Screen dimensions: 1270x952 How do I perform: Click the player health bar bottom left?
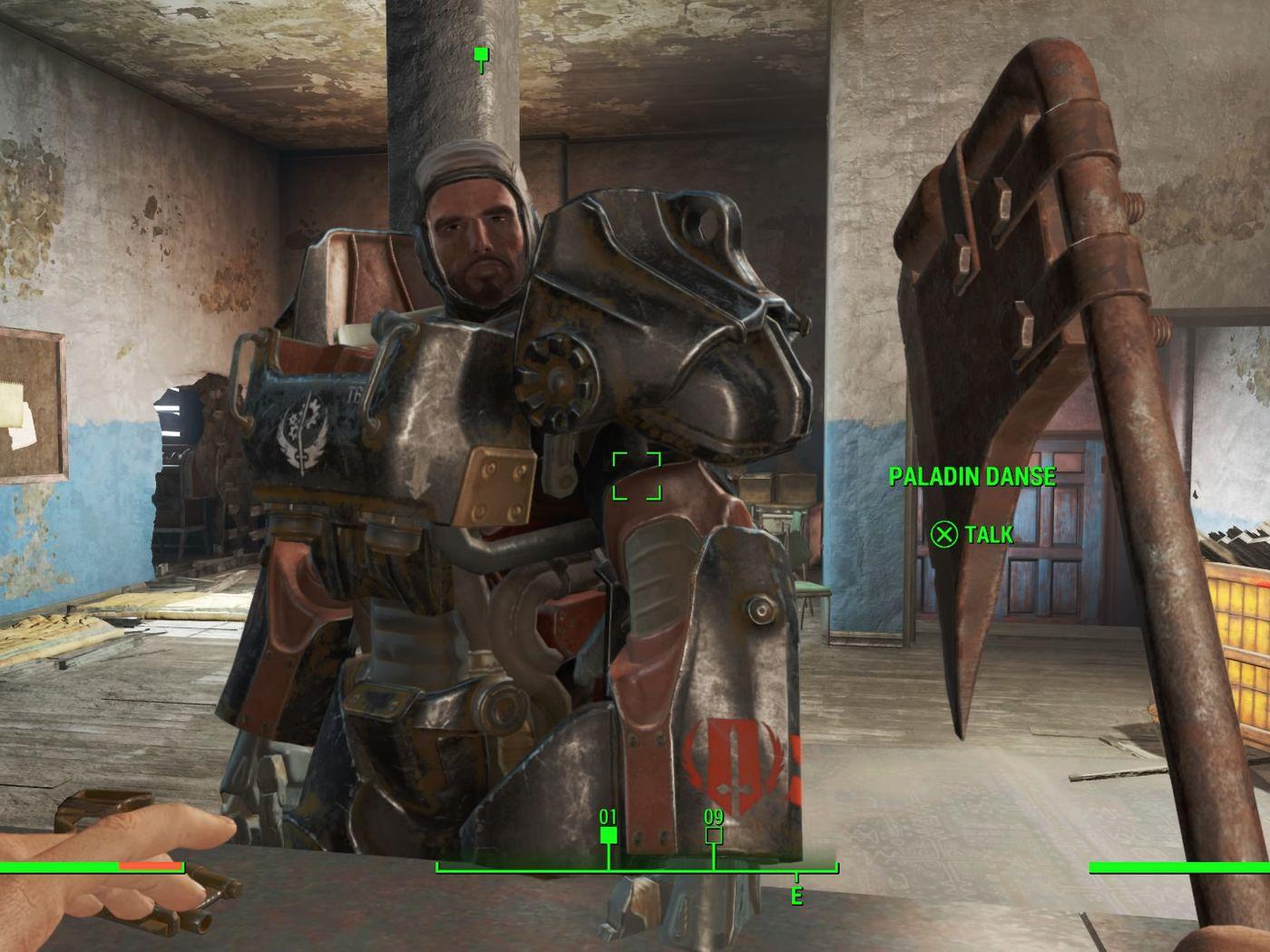pos(91,866)
